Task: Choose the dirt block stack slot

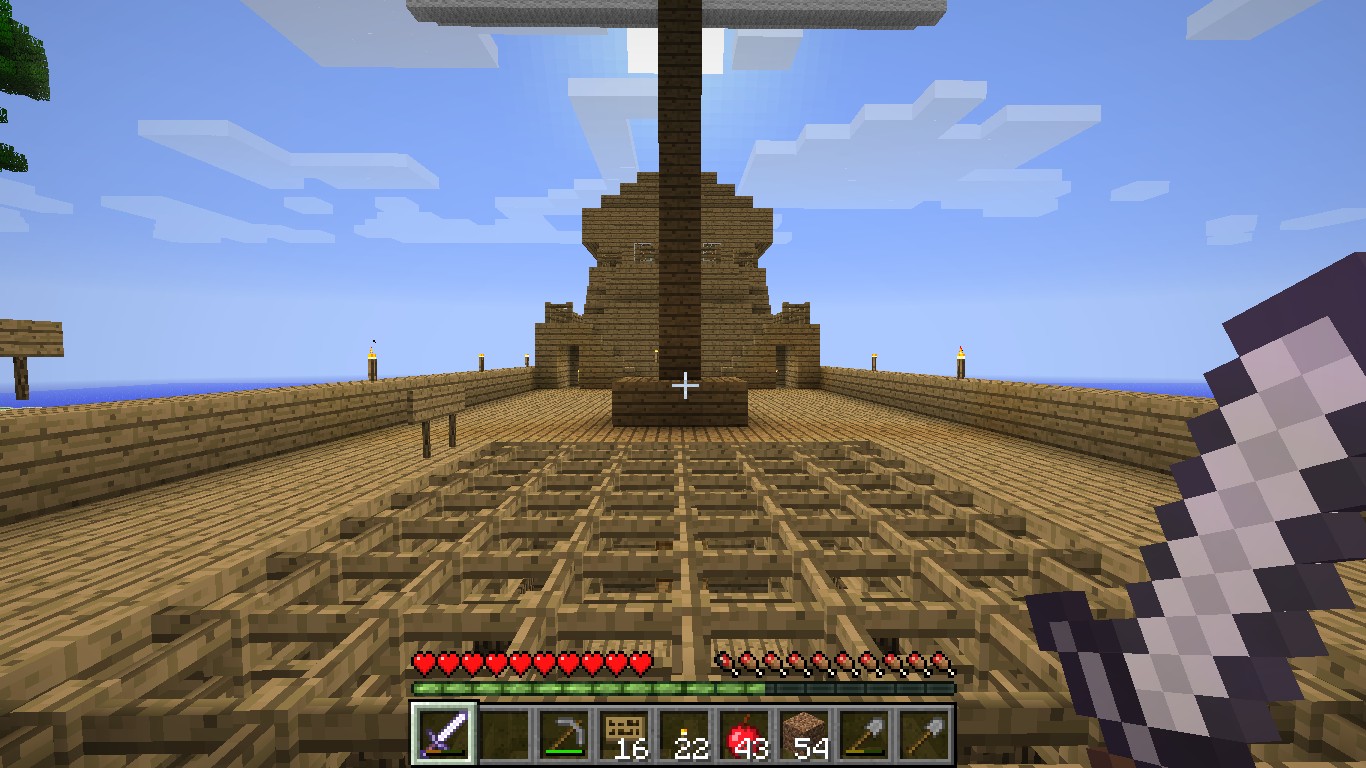Action: coord(803,736)
